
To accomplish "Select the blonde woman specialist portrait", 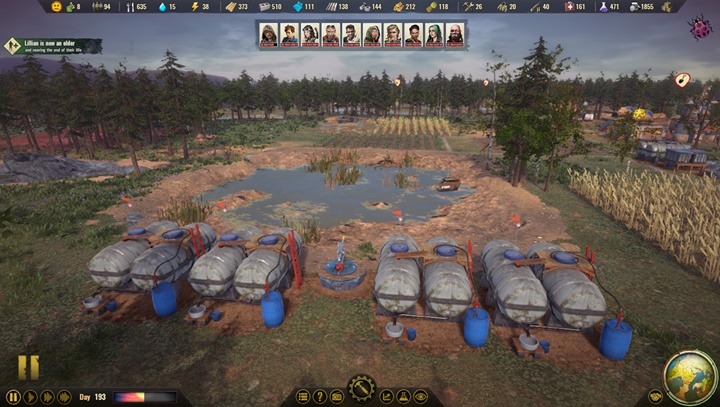I will tap(392, 35).
